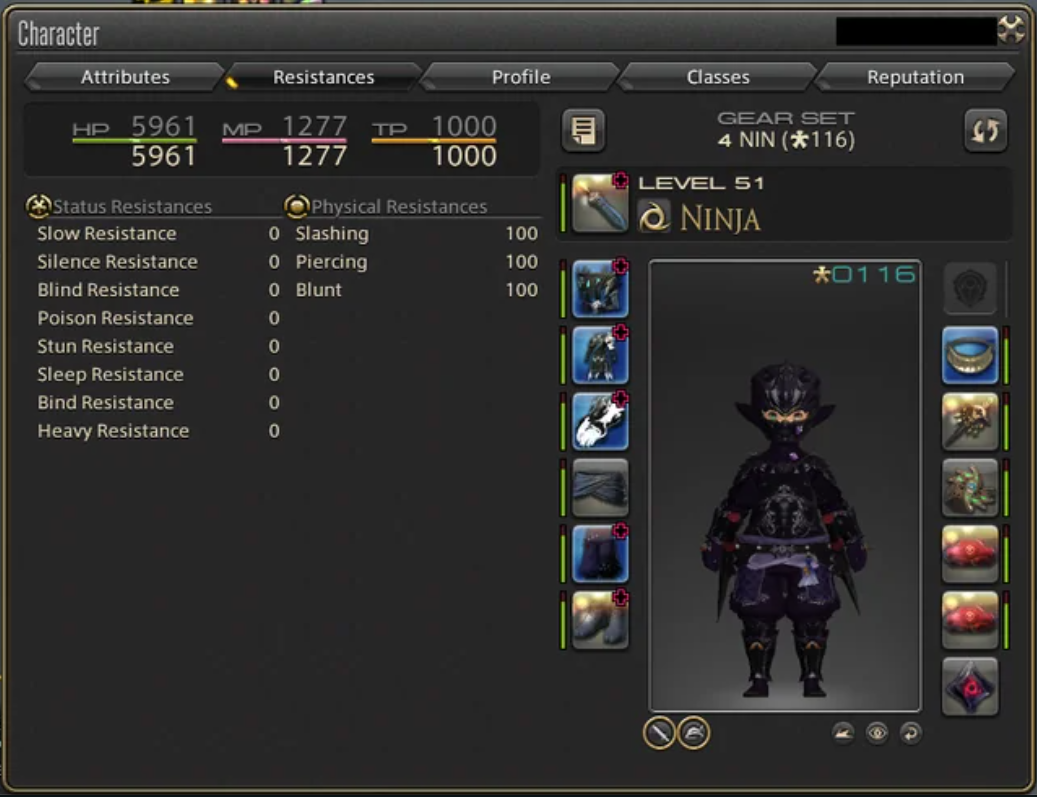
Task: Select the body armor equipment slot
Action: [600, 355]
